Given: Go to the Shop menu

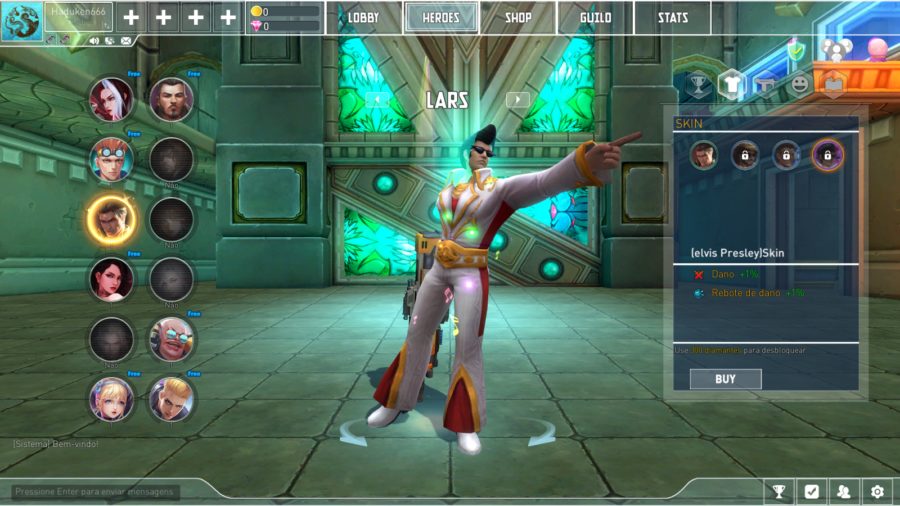Looking at the screenshot, I should [518, 18].
